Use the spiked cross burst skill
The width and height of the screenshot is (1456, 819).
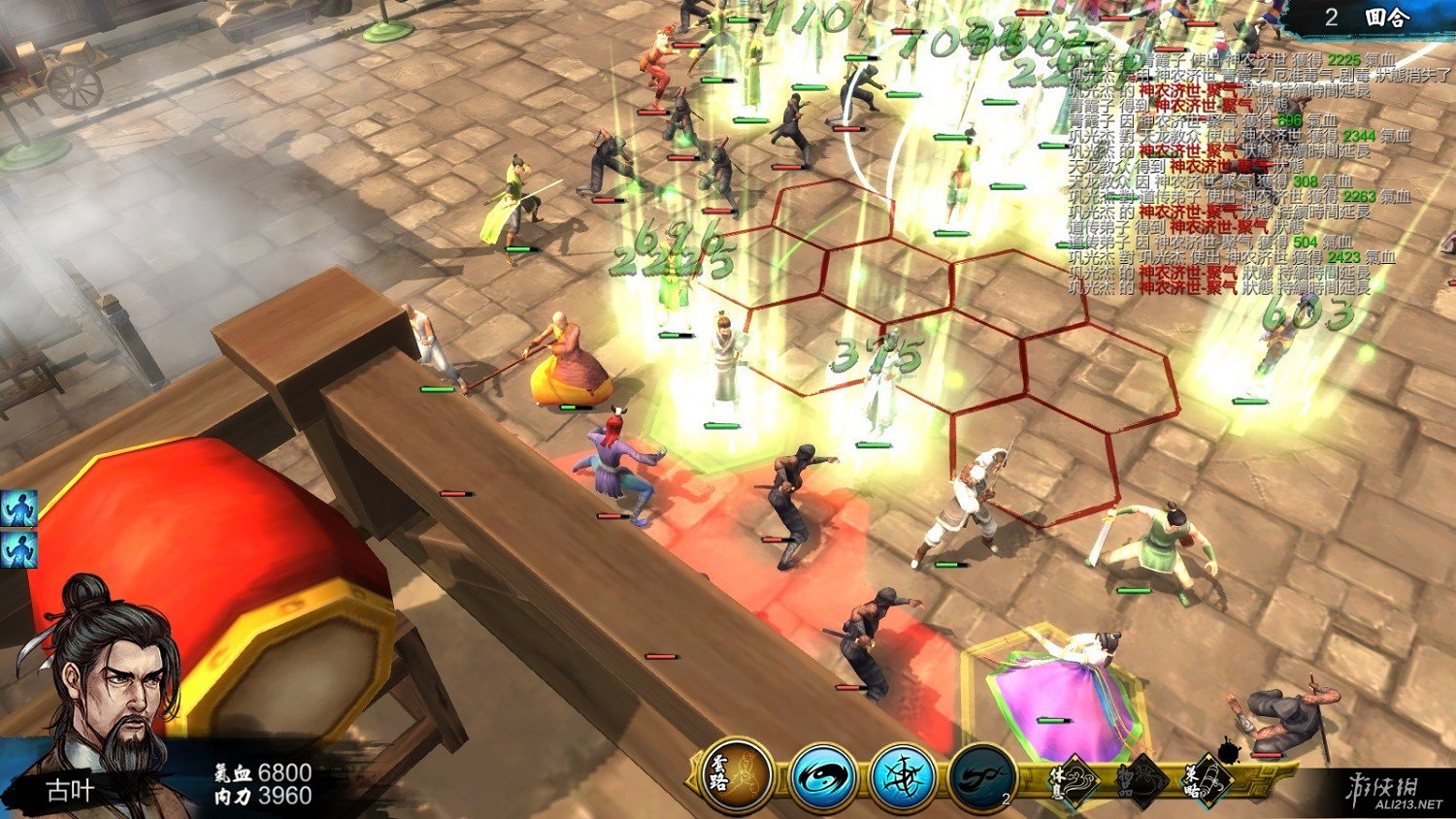click(902, 778)
